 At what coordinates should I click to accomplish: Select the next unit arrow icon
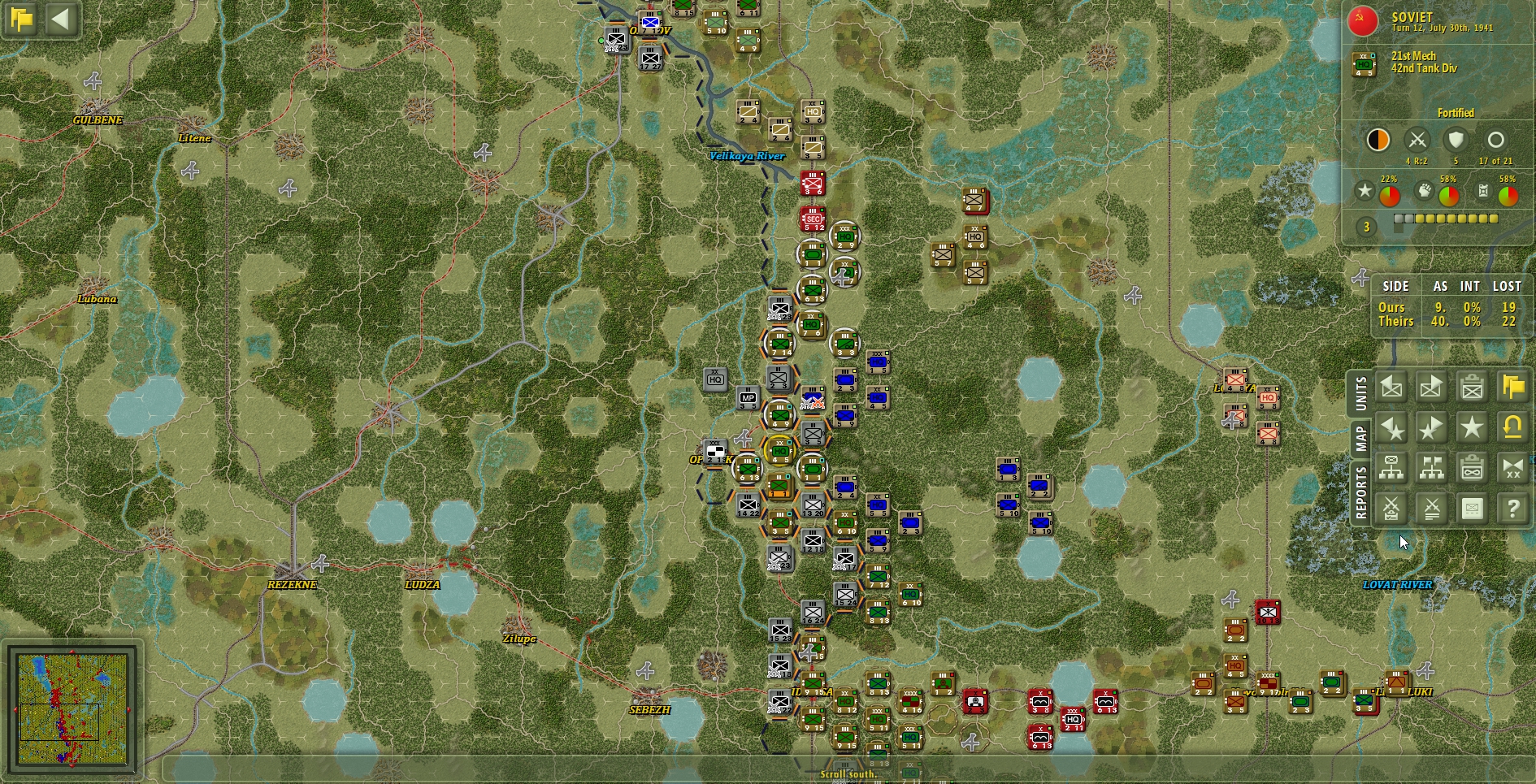pos(1431,387)
